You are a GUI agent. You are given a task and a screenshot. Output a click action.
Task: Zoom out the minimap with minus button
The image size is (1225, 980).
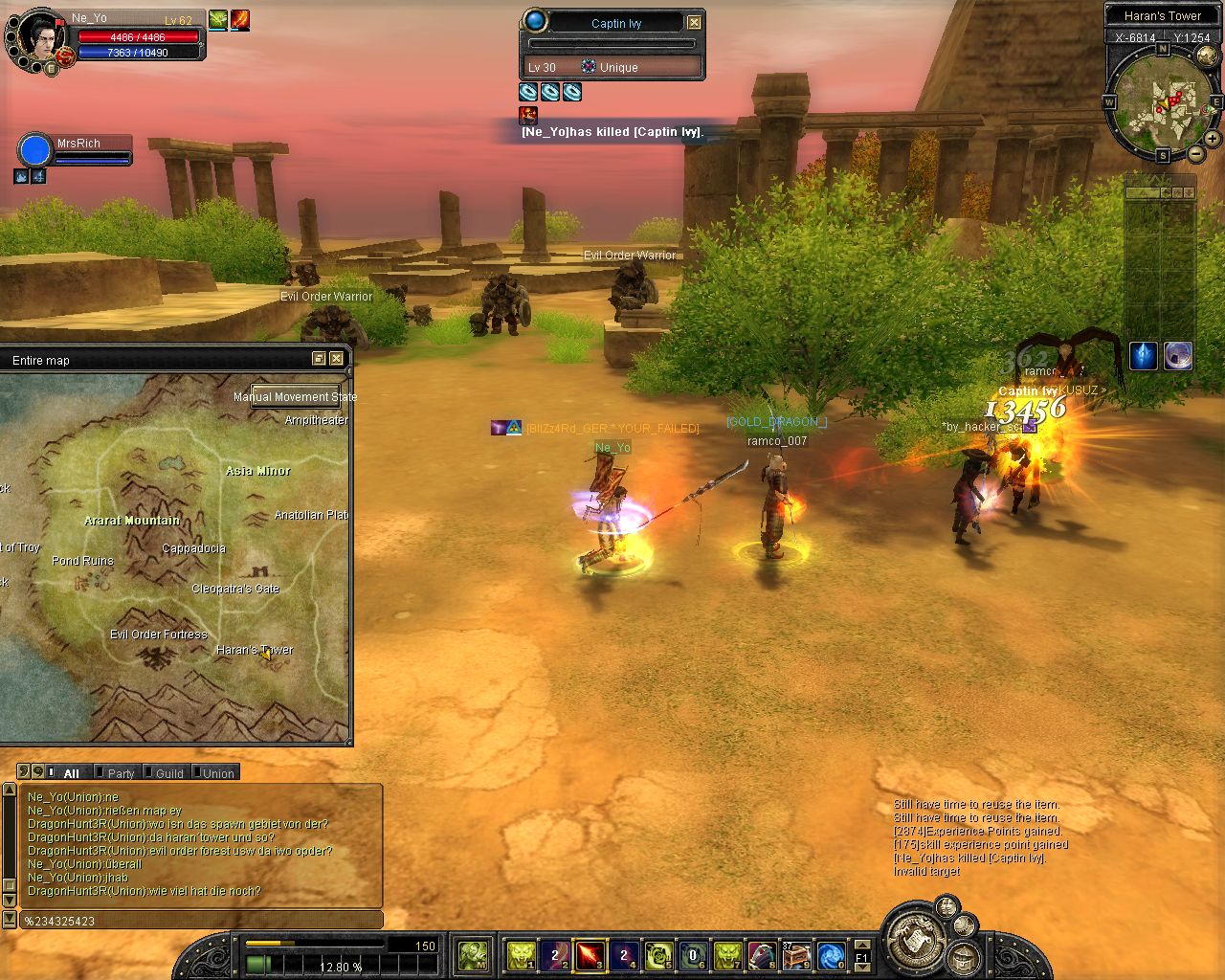(1196, 154)
